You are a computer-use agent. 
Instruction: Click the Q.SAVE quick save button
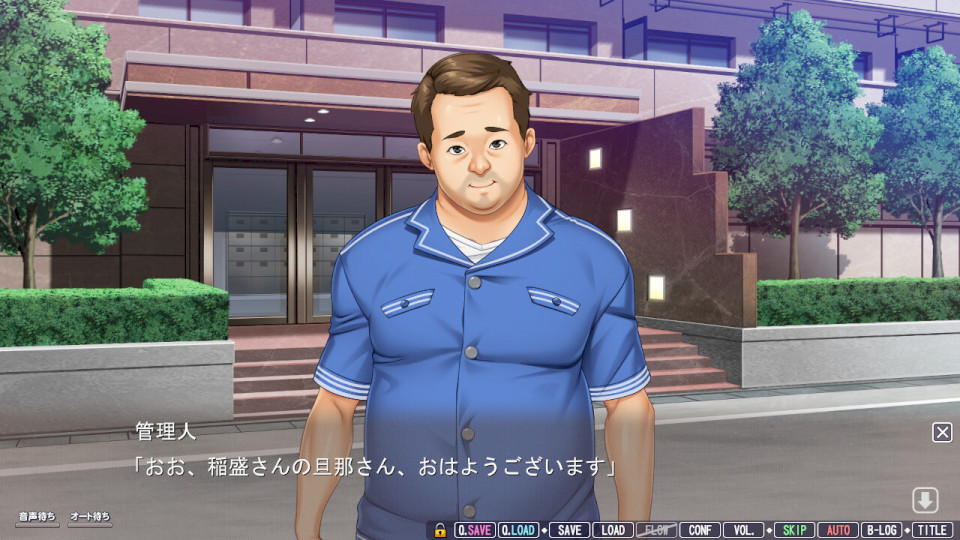pyautogui.click(x=474, y=530)
